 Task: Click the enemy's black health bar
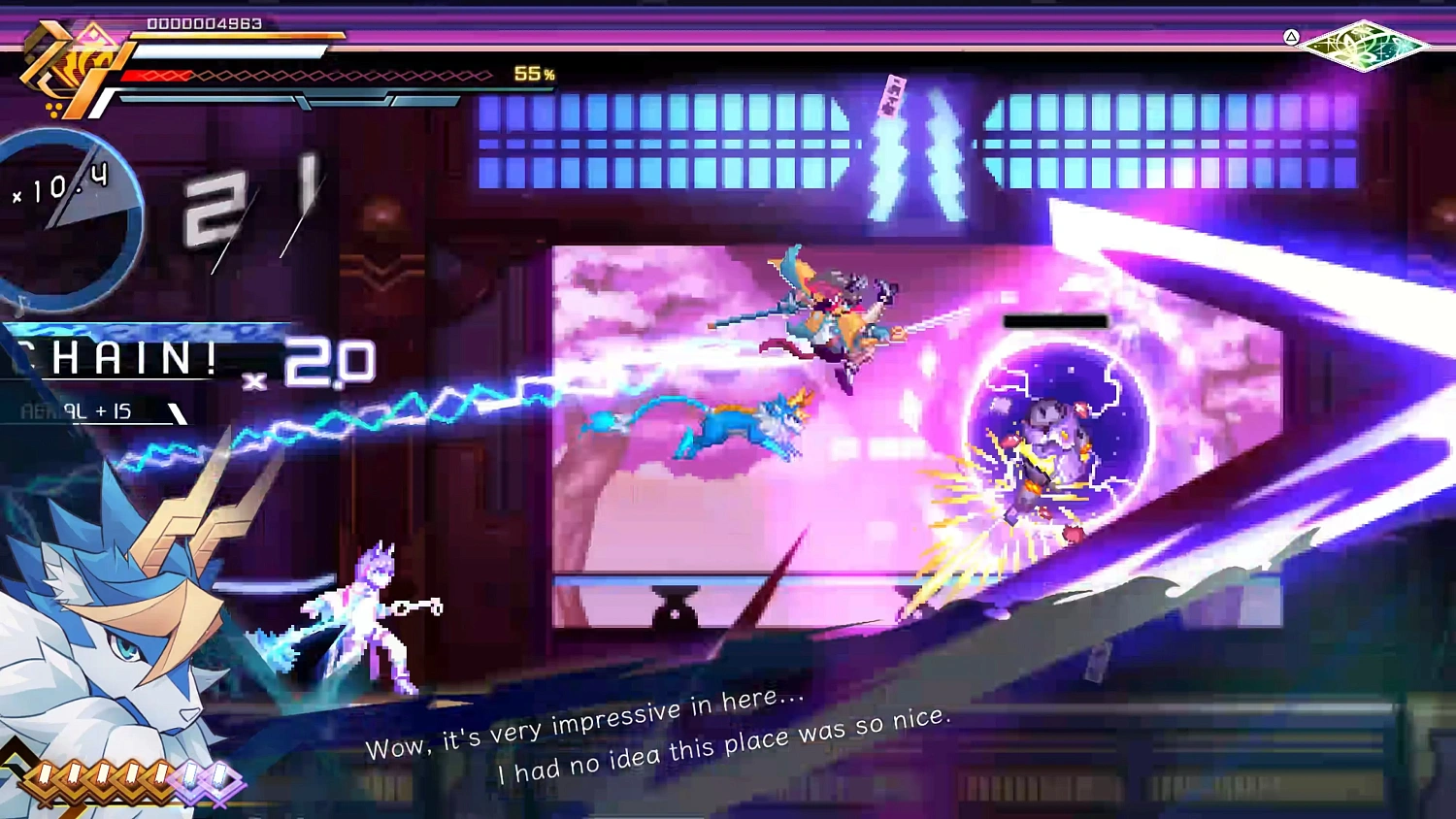(1056, 321)
